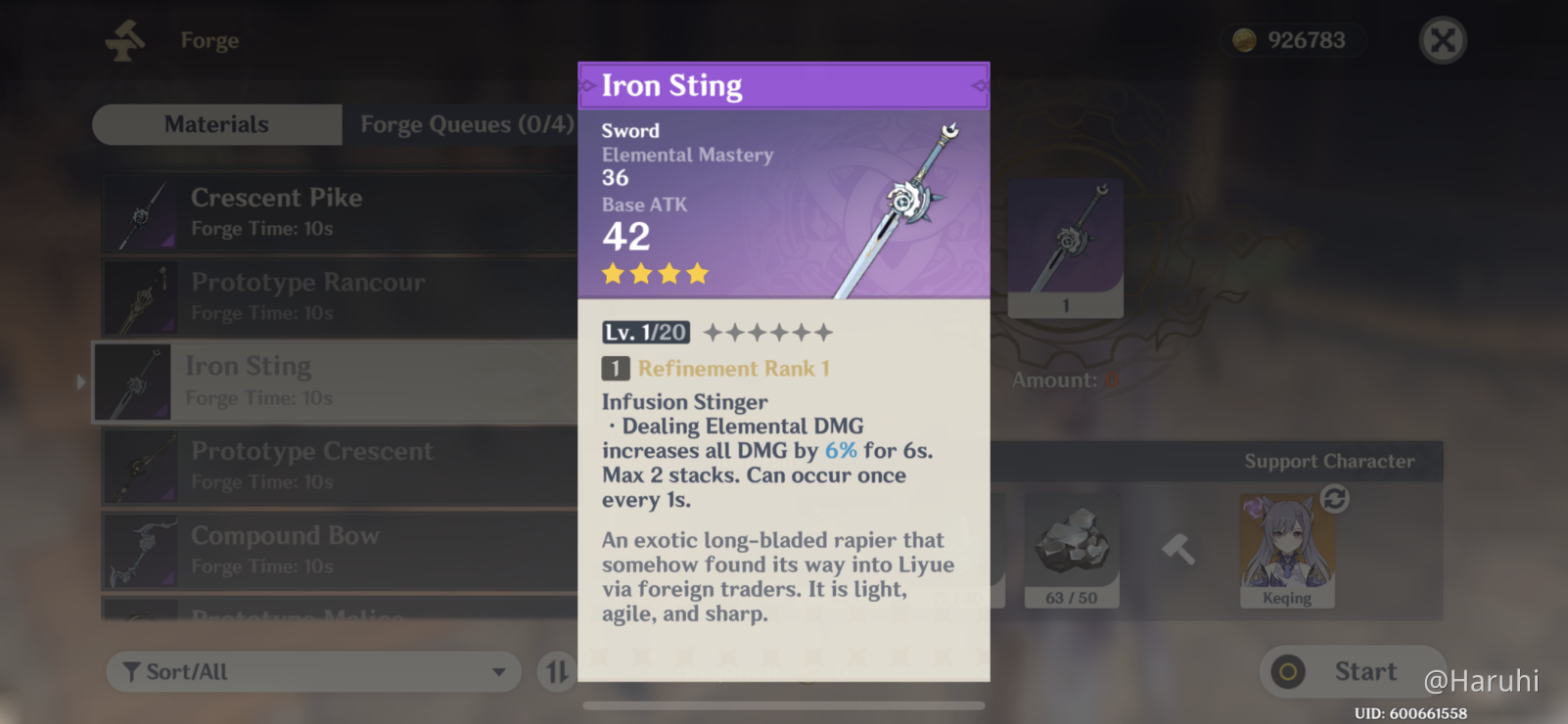Click the Forge hammer icon in the header
The width and height of the screenshot is (1568, 724).
[124, 40]
